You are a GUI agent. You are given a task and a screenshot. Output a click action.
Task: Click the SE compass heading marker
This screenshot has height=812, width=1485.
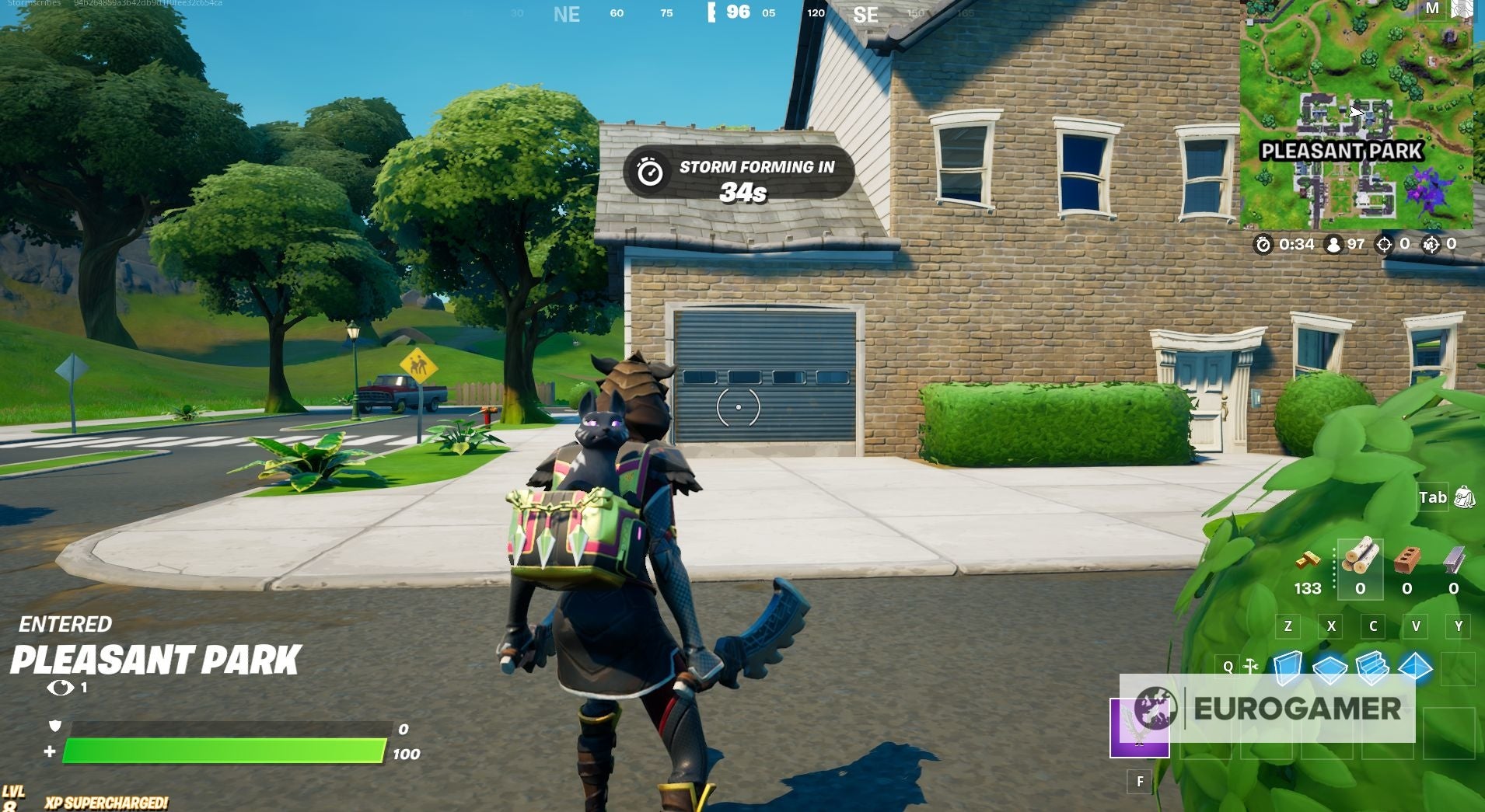coord(865,13)
